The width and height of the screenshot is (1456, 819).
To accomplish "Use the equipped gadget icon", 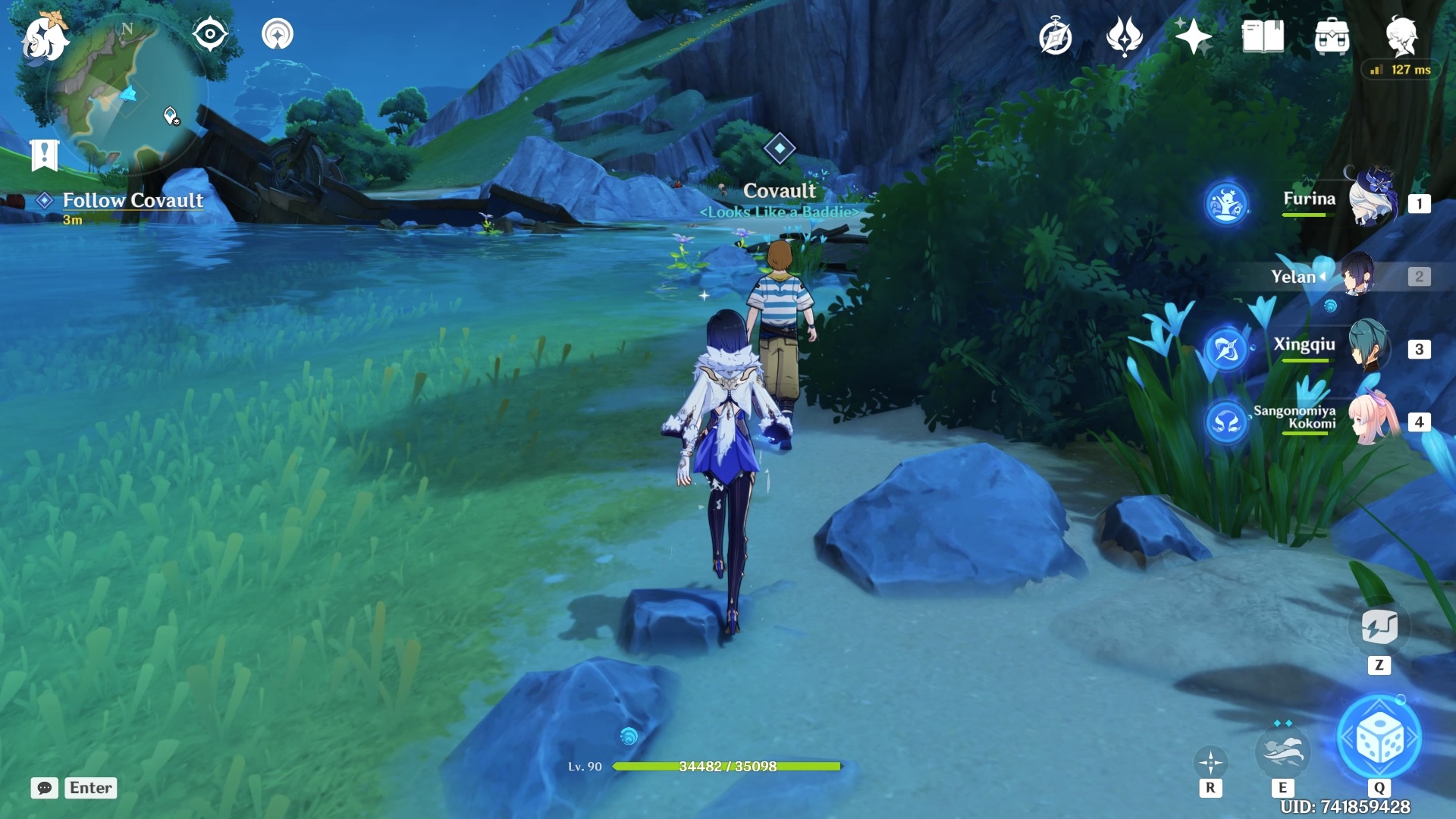I will (x=1379, y=627).
